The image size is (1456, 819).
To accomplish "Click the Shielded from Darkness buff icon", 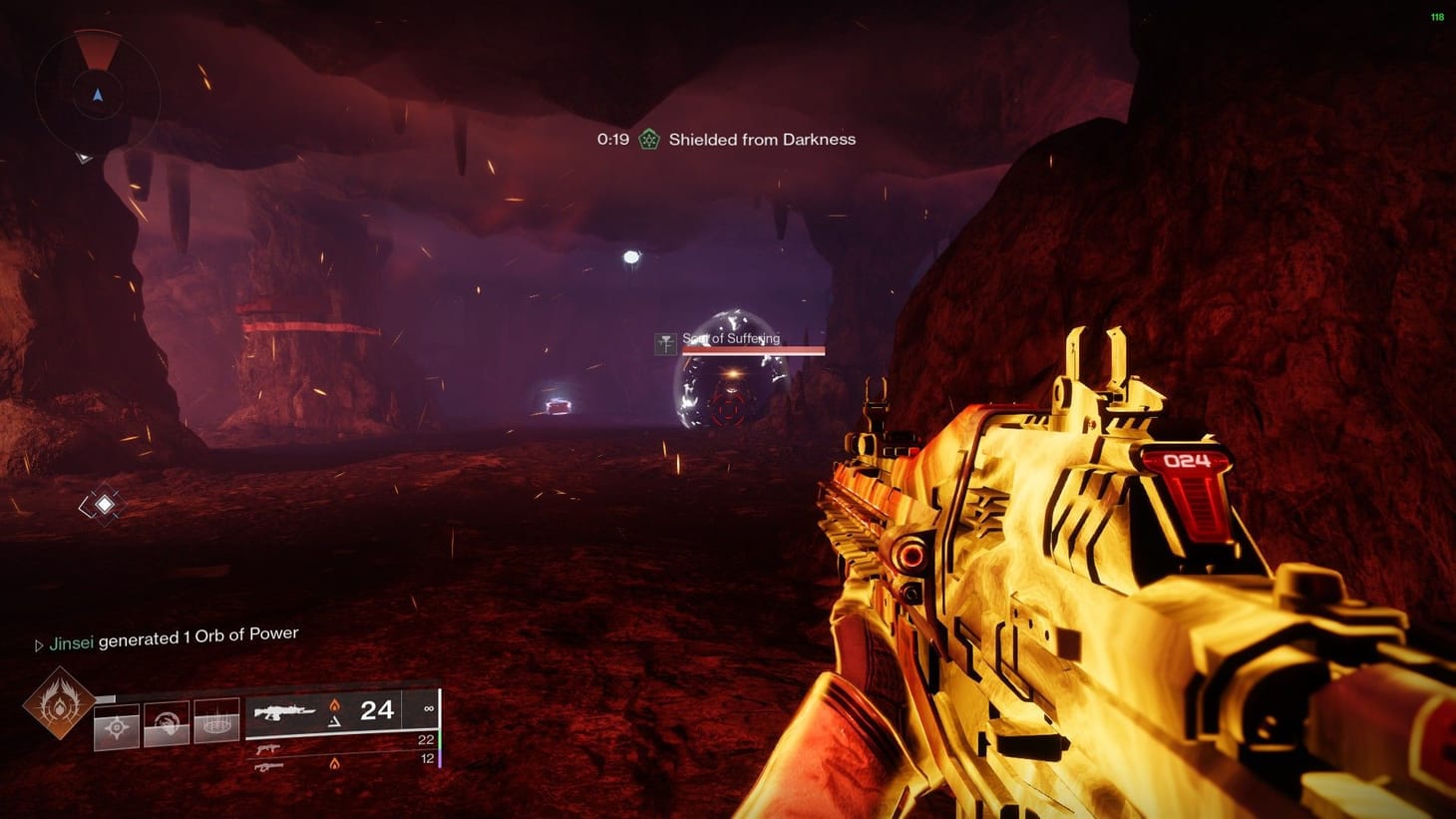I will 650,139.
